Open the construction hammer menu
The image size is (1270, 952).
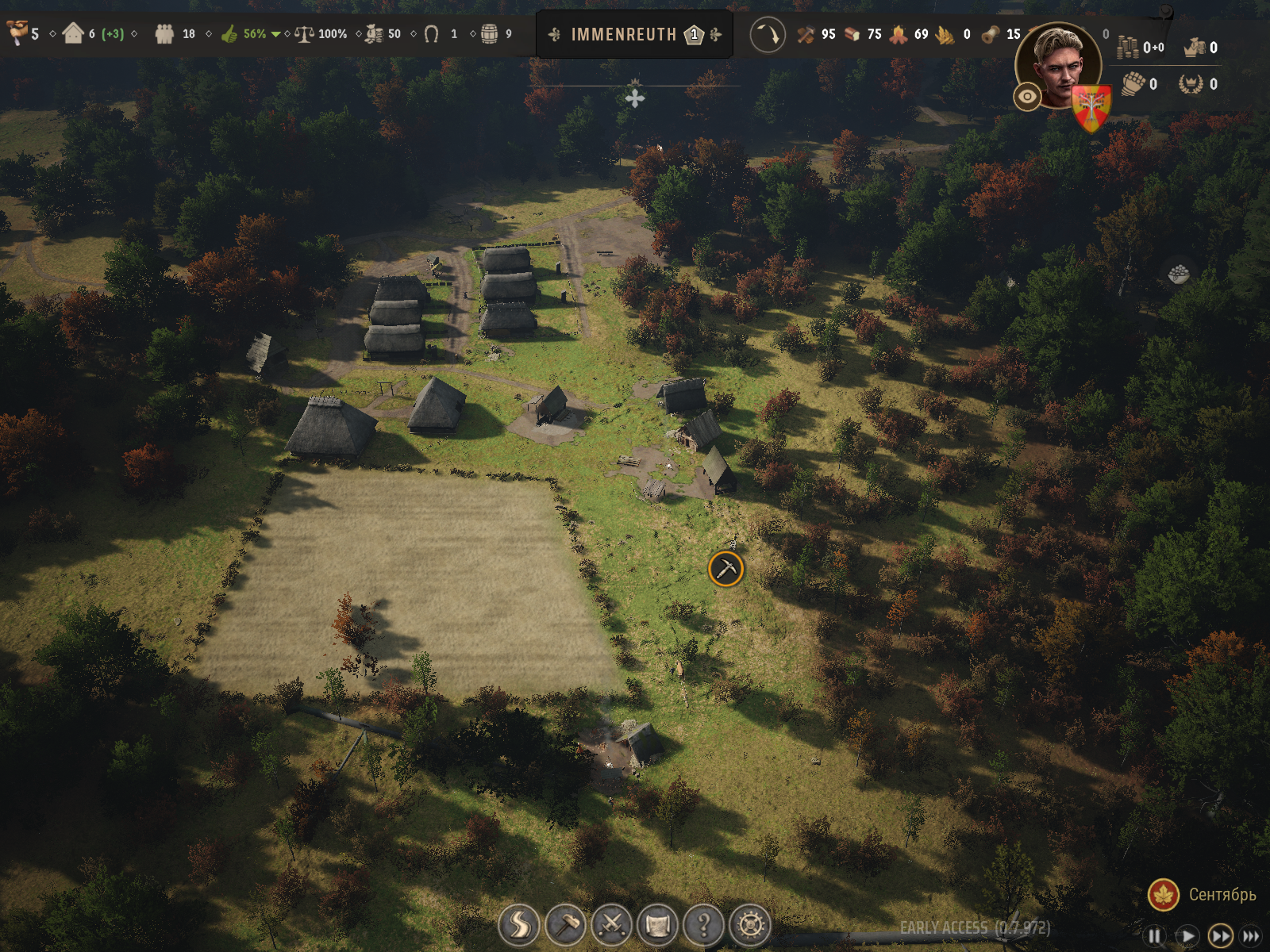(x=566, y=925)
